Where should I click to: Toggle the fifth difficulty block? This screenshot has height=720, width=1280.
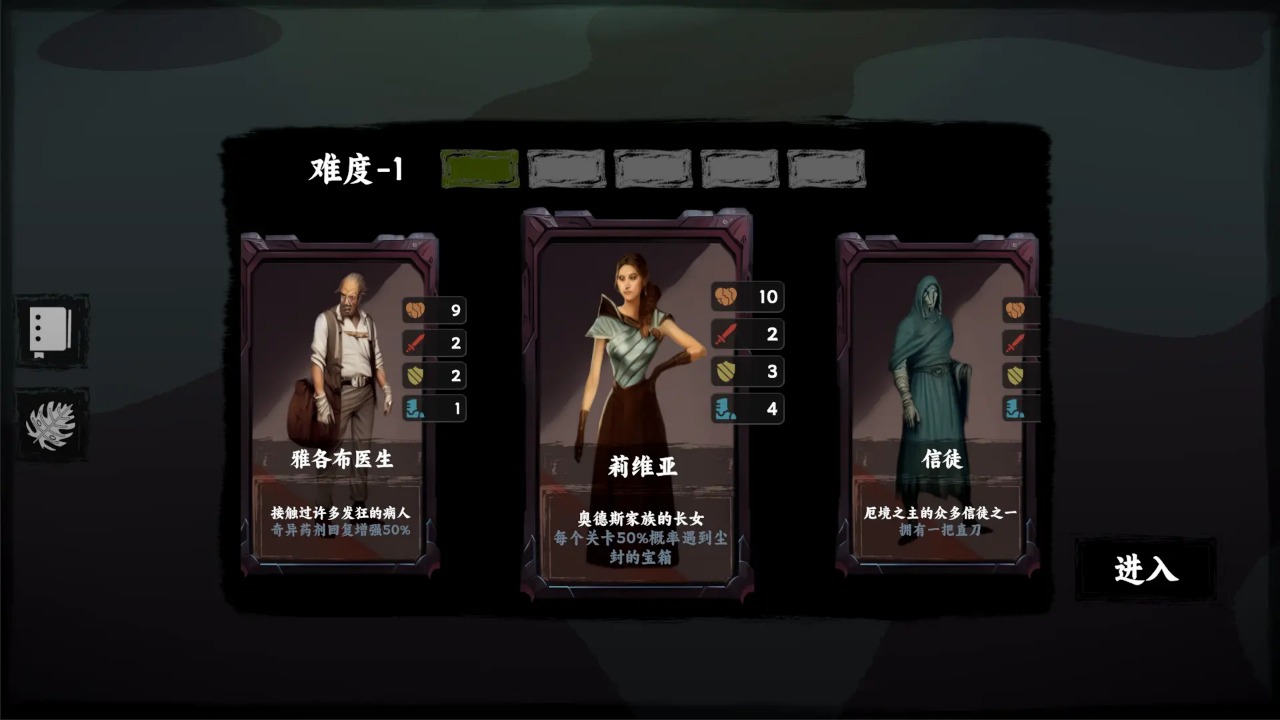(826, 169)
